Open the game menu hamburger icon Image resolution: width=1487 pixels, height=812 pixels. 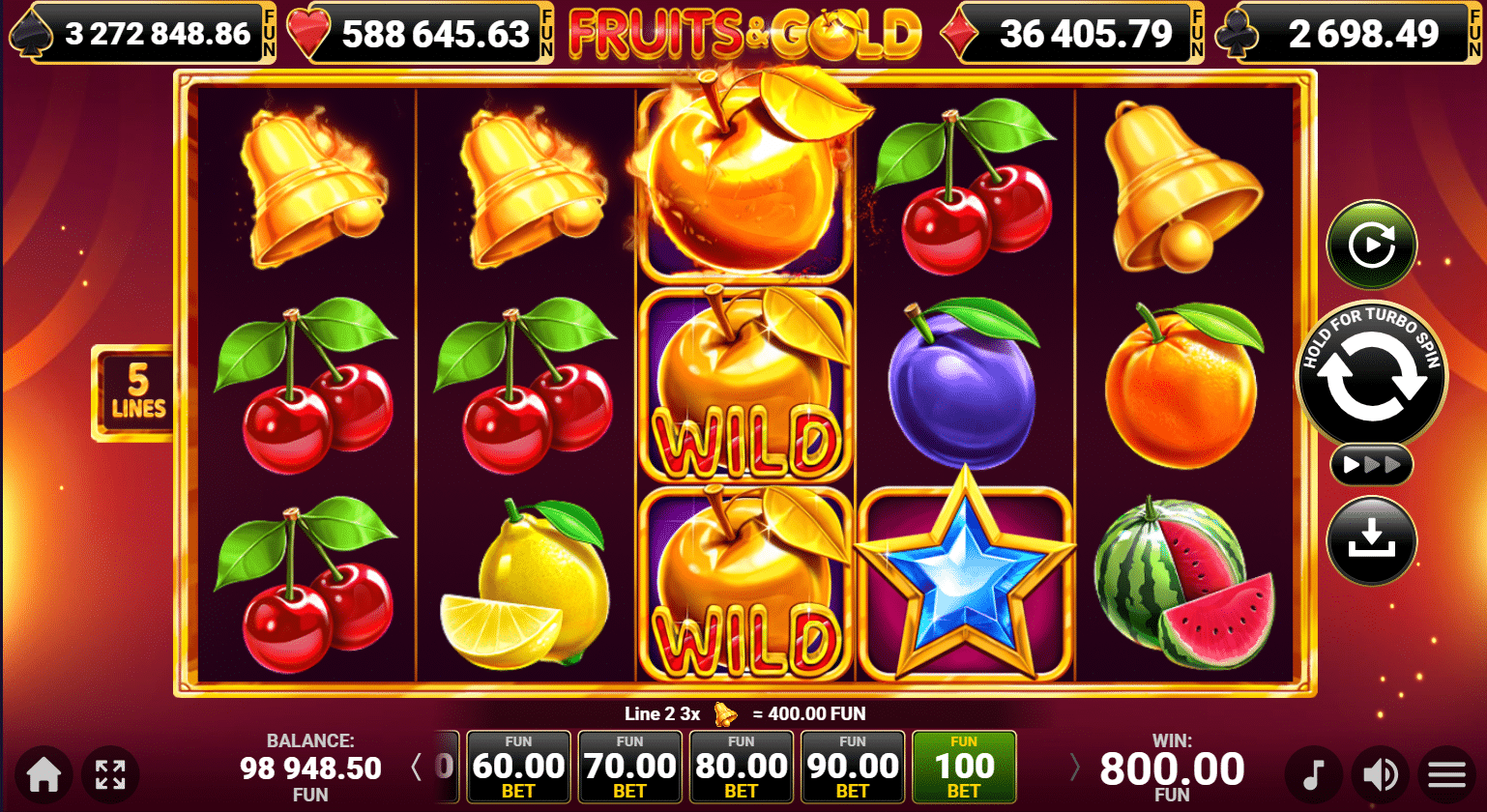click(x=1445, y=773)
